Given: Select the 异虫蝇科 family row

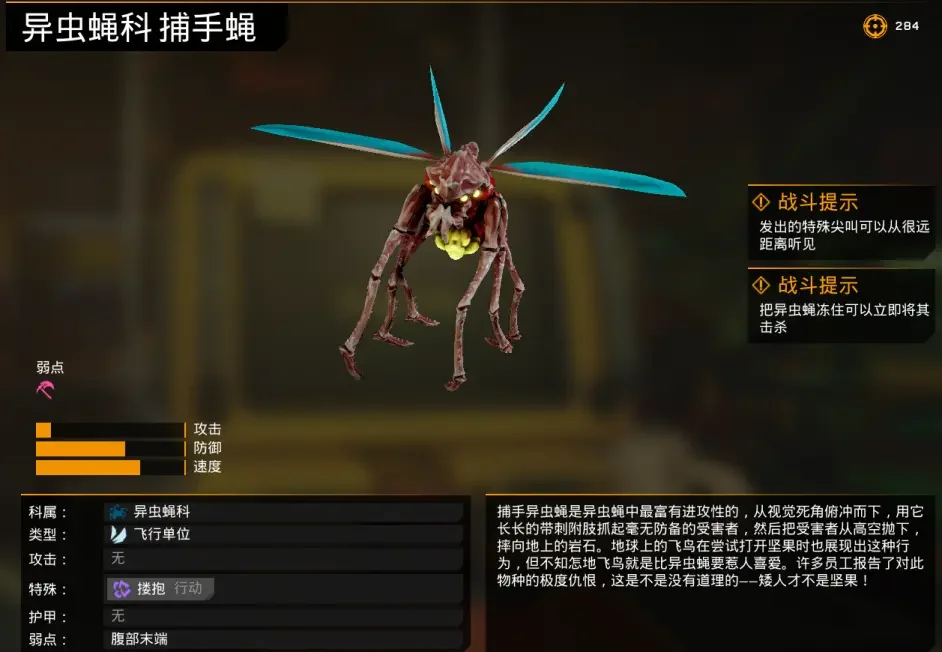Looking at the screenshot, I should click(x=284, y=512).
